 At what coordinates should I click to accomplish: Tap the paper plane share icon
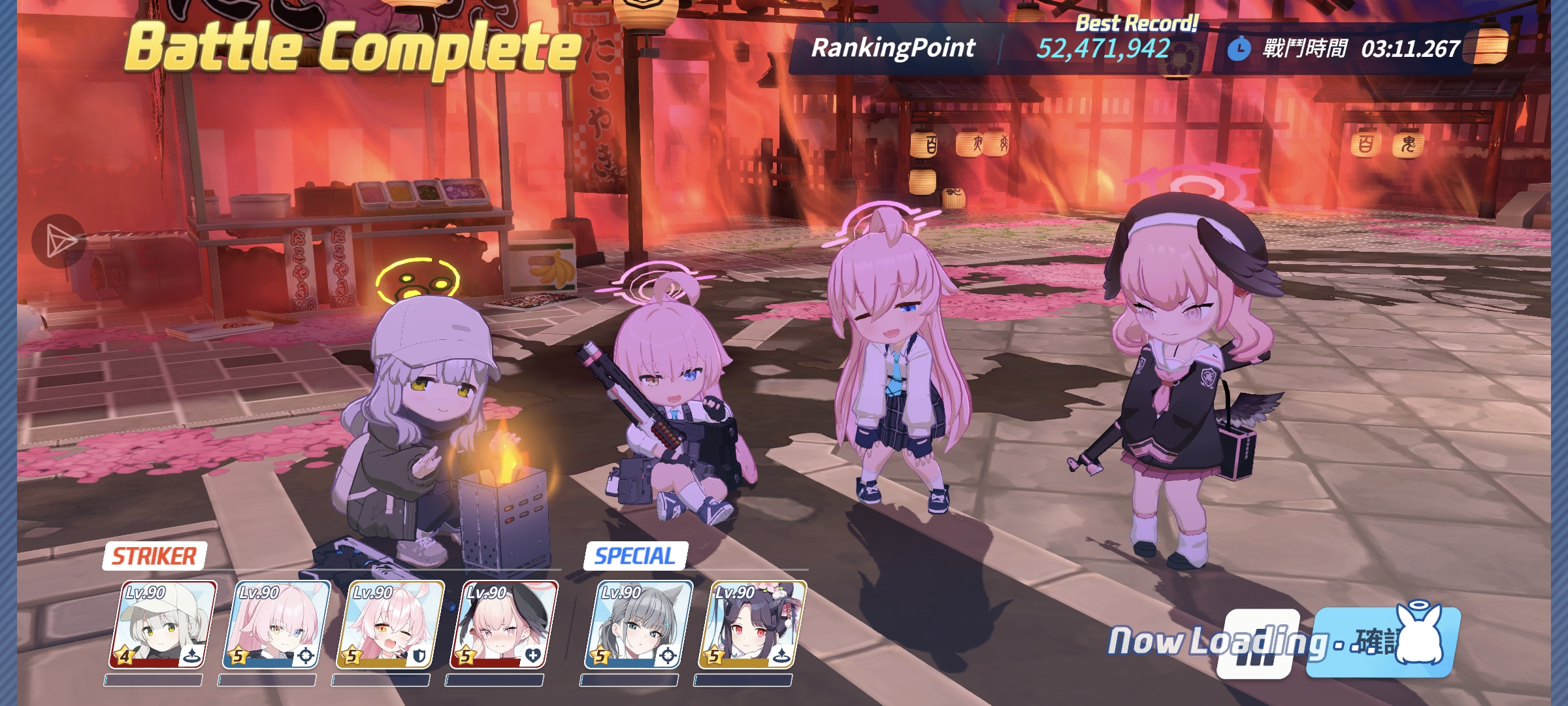click(x=59, y=241)
